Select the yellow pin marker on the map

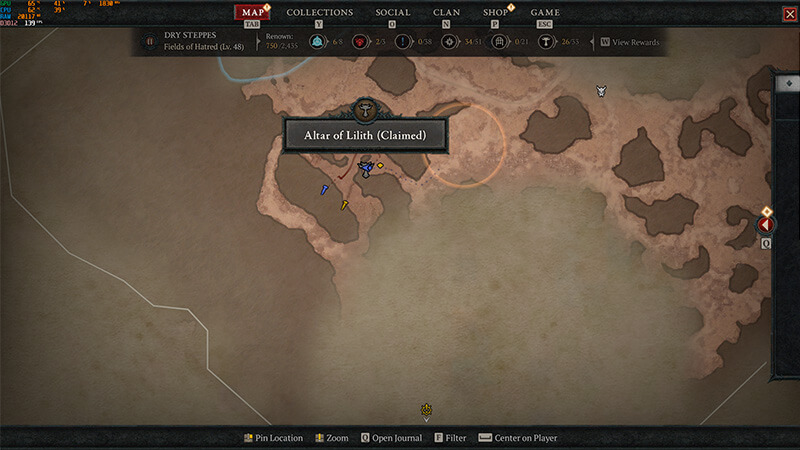344,205
